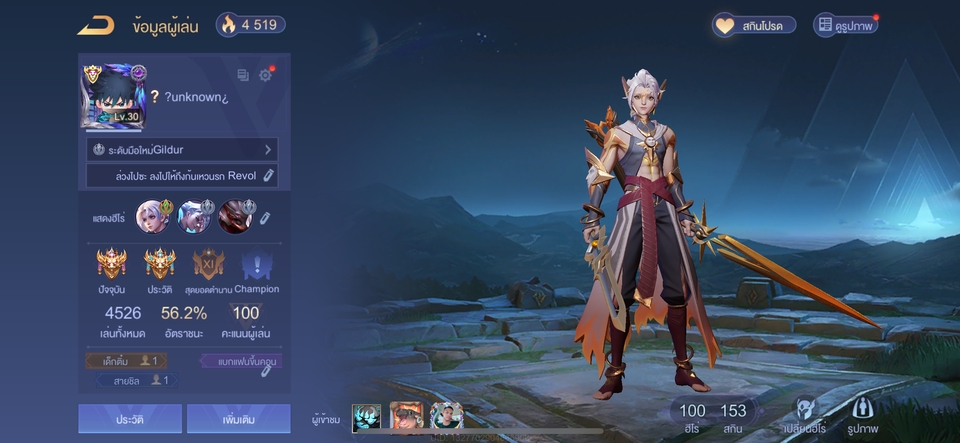Click the เปลี่ยนฮีโร่ change hero button

805,415
